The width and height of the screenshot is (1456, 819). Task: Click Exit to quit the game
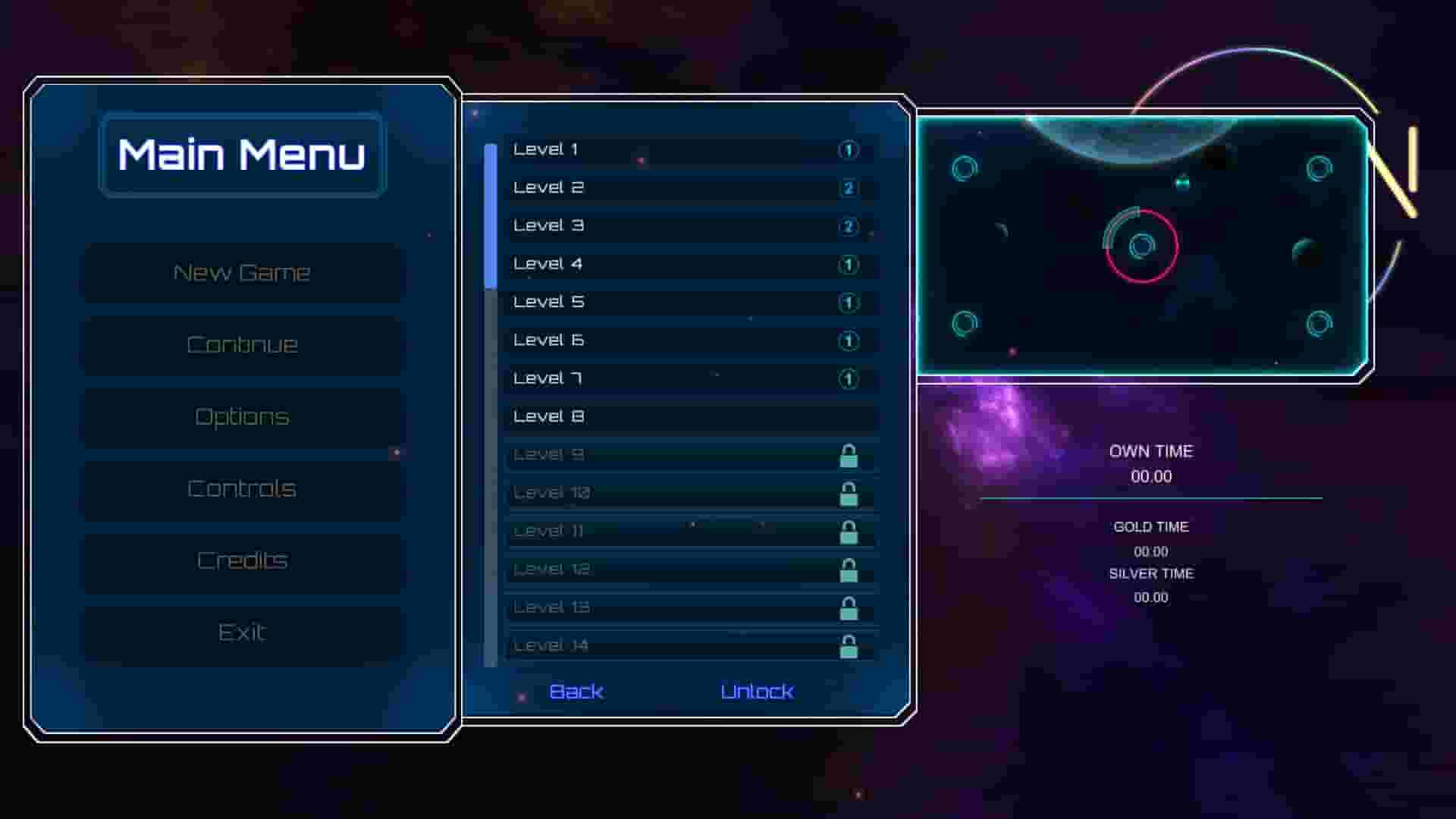point(242,631)
